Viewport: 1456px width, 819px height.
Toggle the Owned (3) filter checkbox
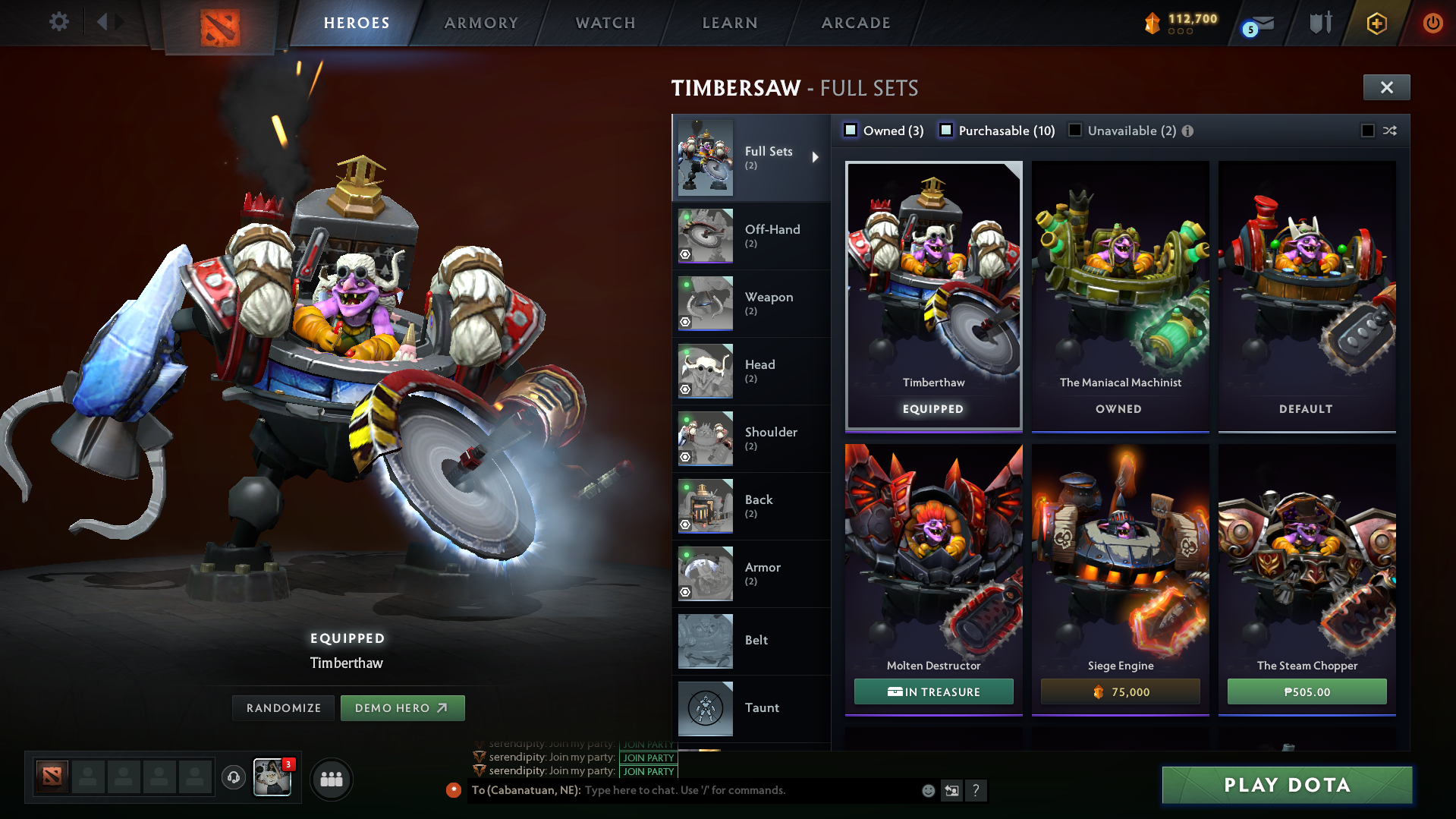point(851,130)
